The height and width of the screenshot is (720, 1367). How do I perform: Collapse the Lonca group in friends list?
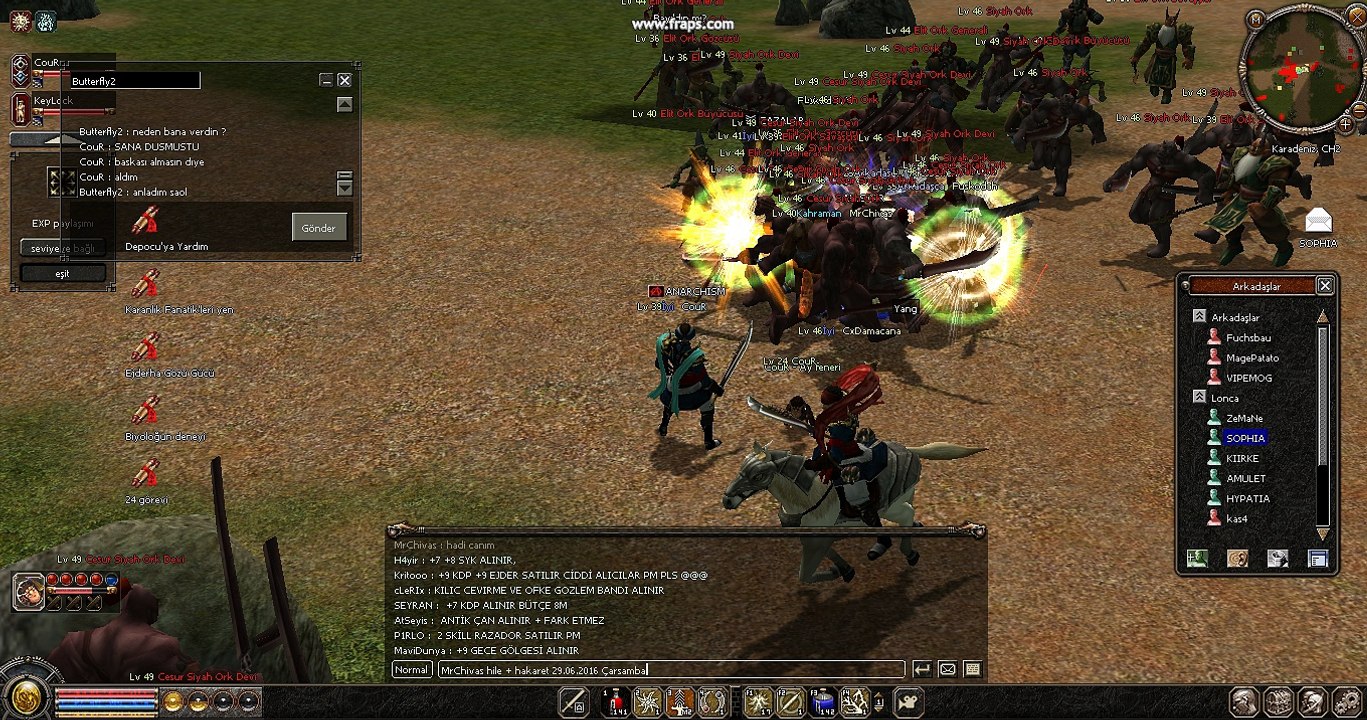(x=1199, y=397)
